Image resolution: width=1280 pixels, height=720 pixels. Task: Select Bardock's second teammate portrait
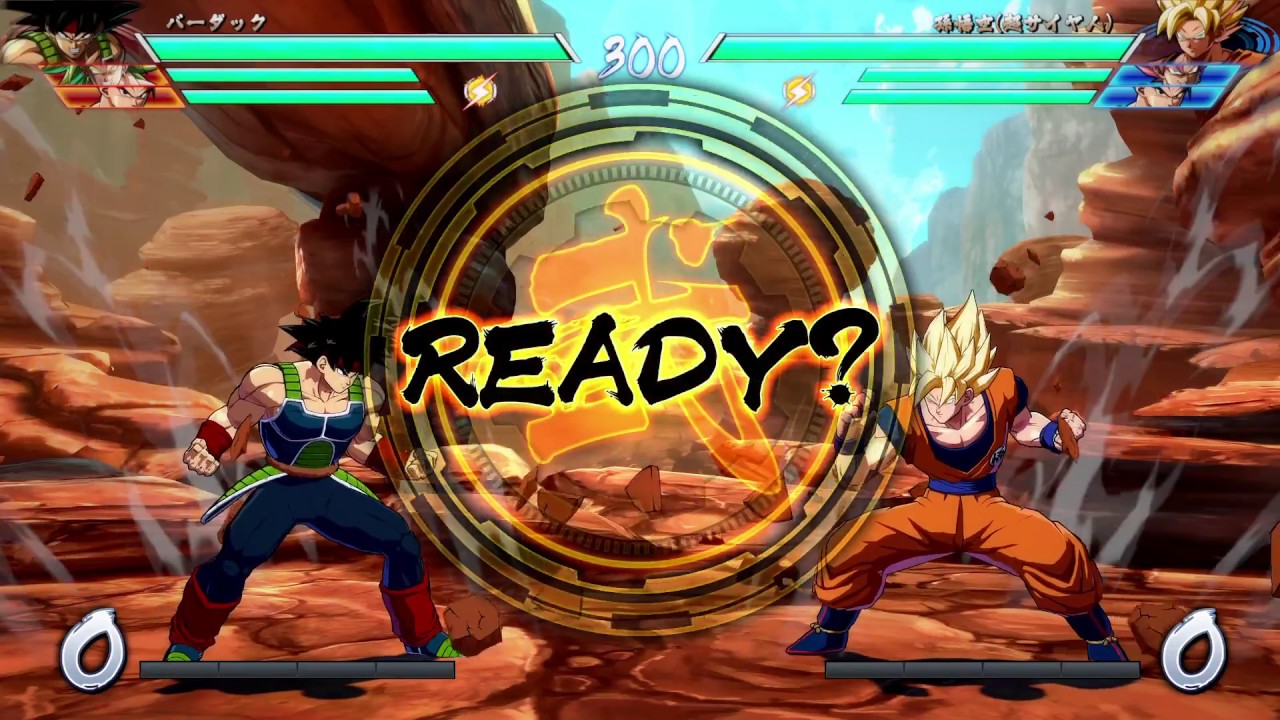tap(120, 96)
